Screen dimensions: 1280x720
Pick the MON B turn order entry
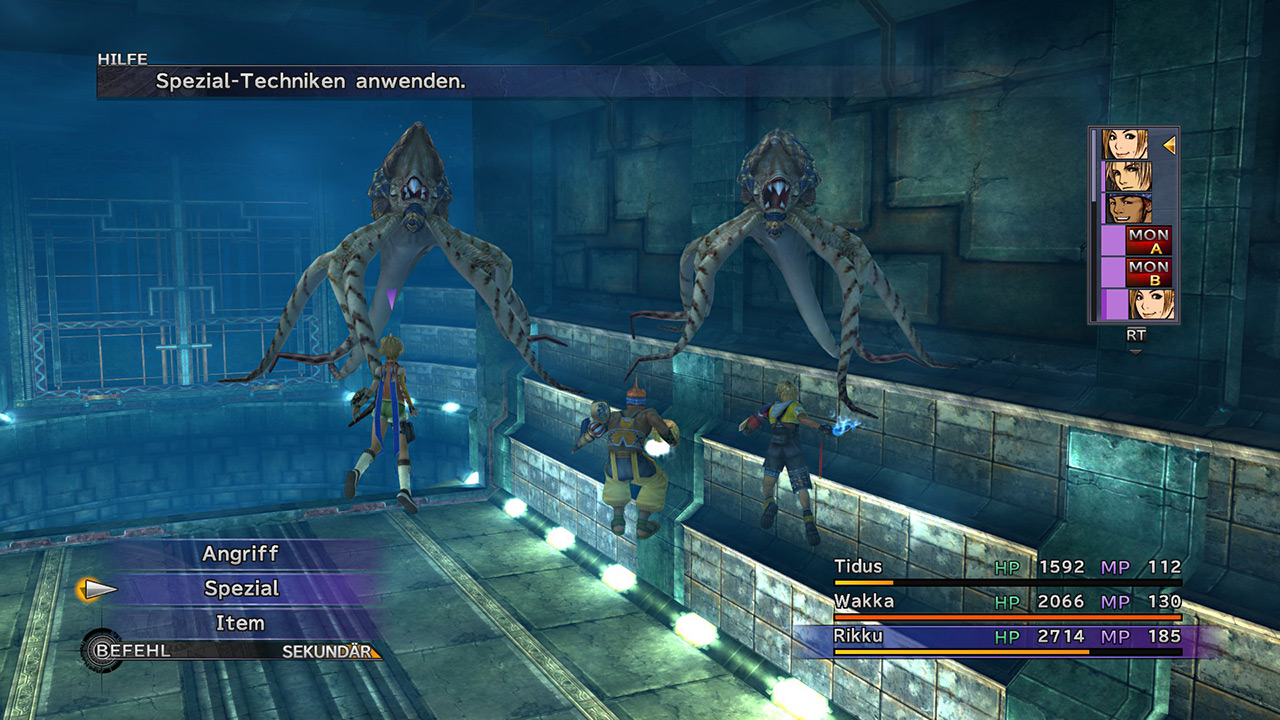pyautogui.click(x=1148, y=272)
